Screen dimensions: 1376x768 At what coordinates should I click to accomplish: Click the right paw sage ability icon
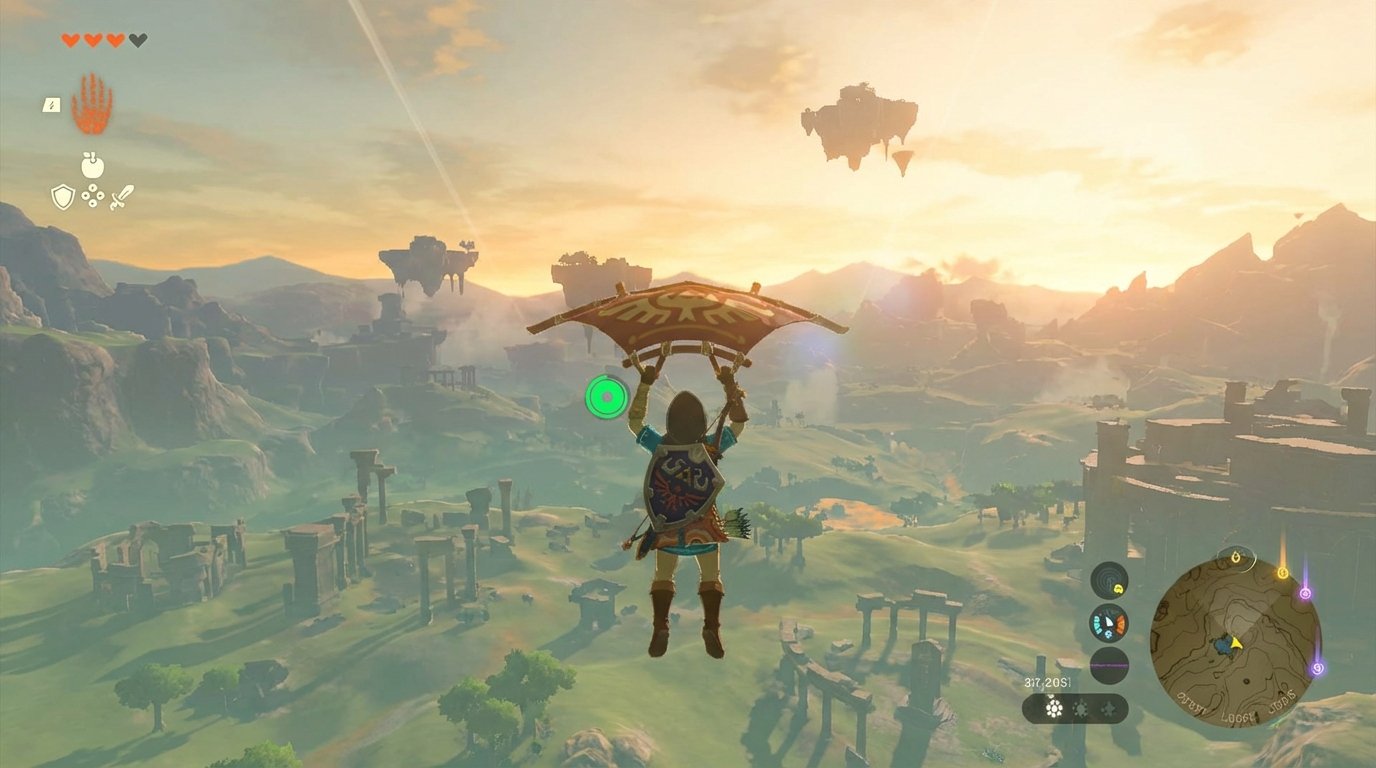pos(1109,708)
